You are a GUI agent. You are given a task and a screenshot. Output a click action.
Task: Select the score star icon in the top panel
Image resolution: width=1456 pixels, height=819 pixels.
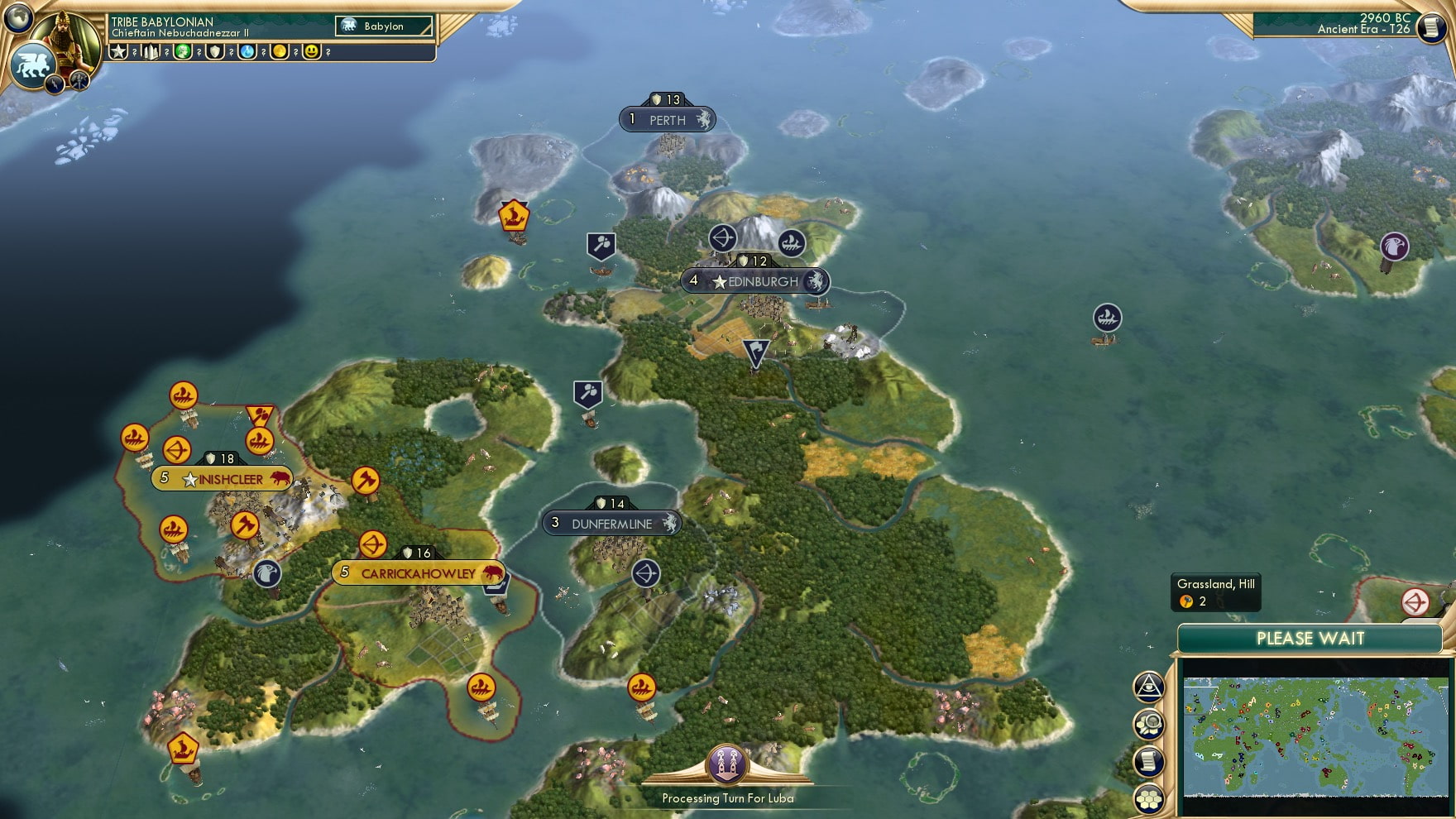(117, 54)
